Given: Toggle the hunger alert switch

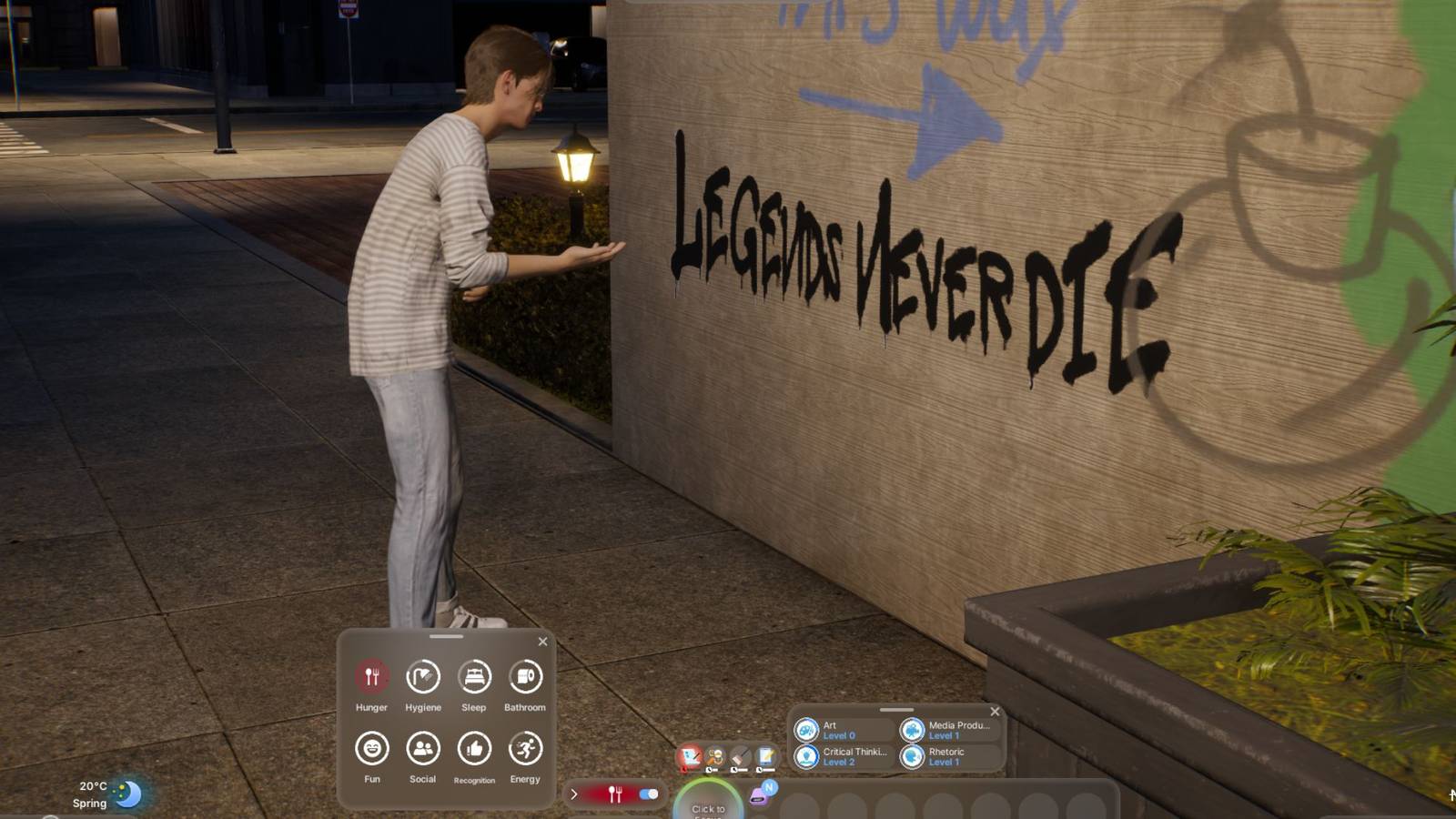Looking at the screenshot, I should [647, 794].
